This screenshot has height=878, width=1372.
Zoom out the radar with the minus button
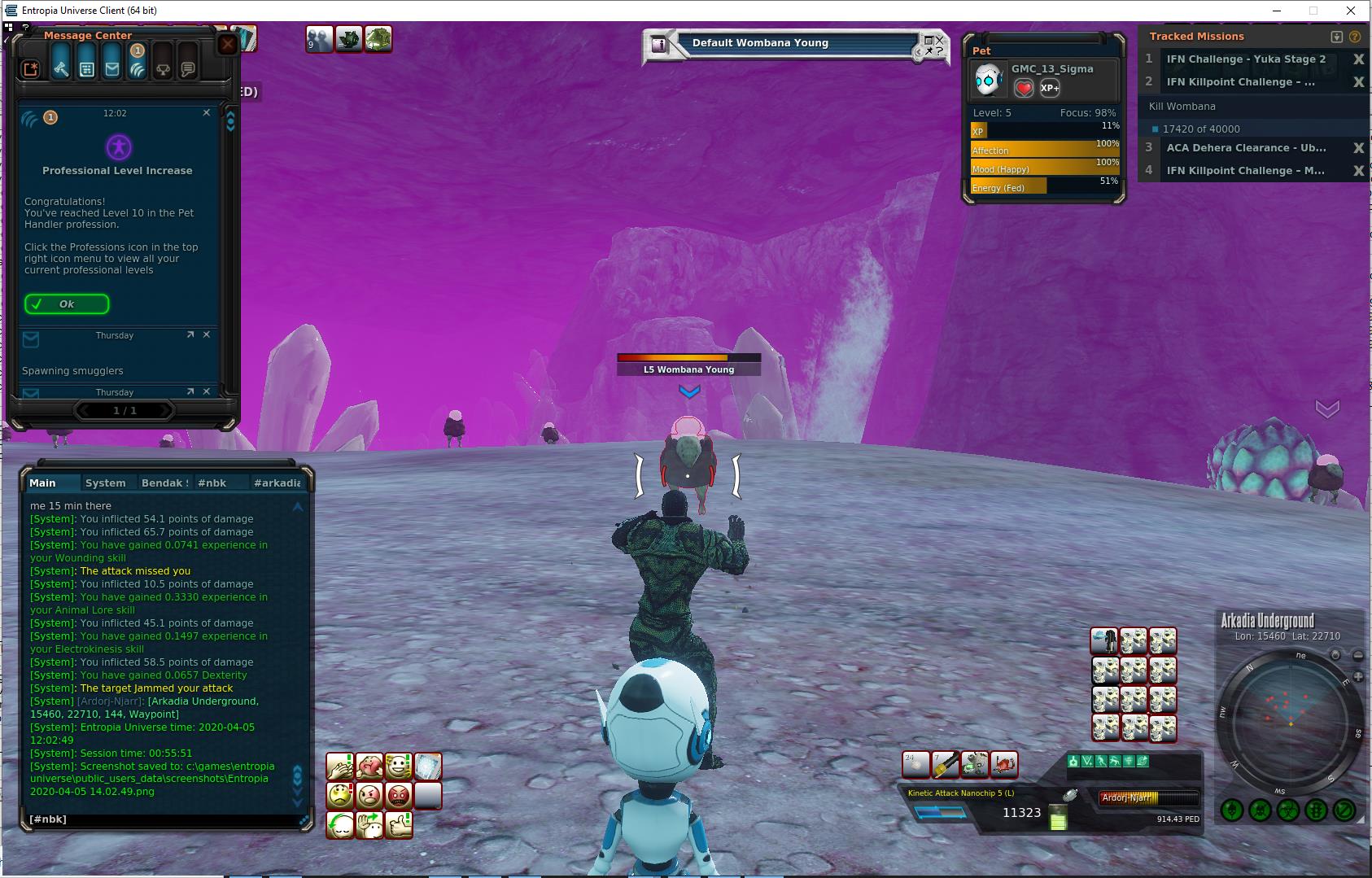click(x=1357, y=655)
